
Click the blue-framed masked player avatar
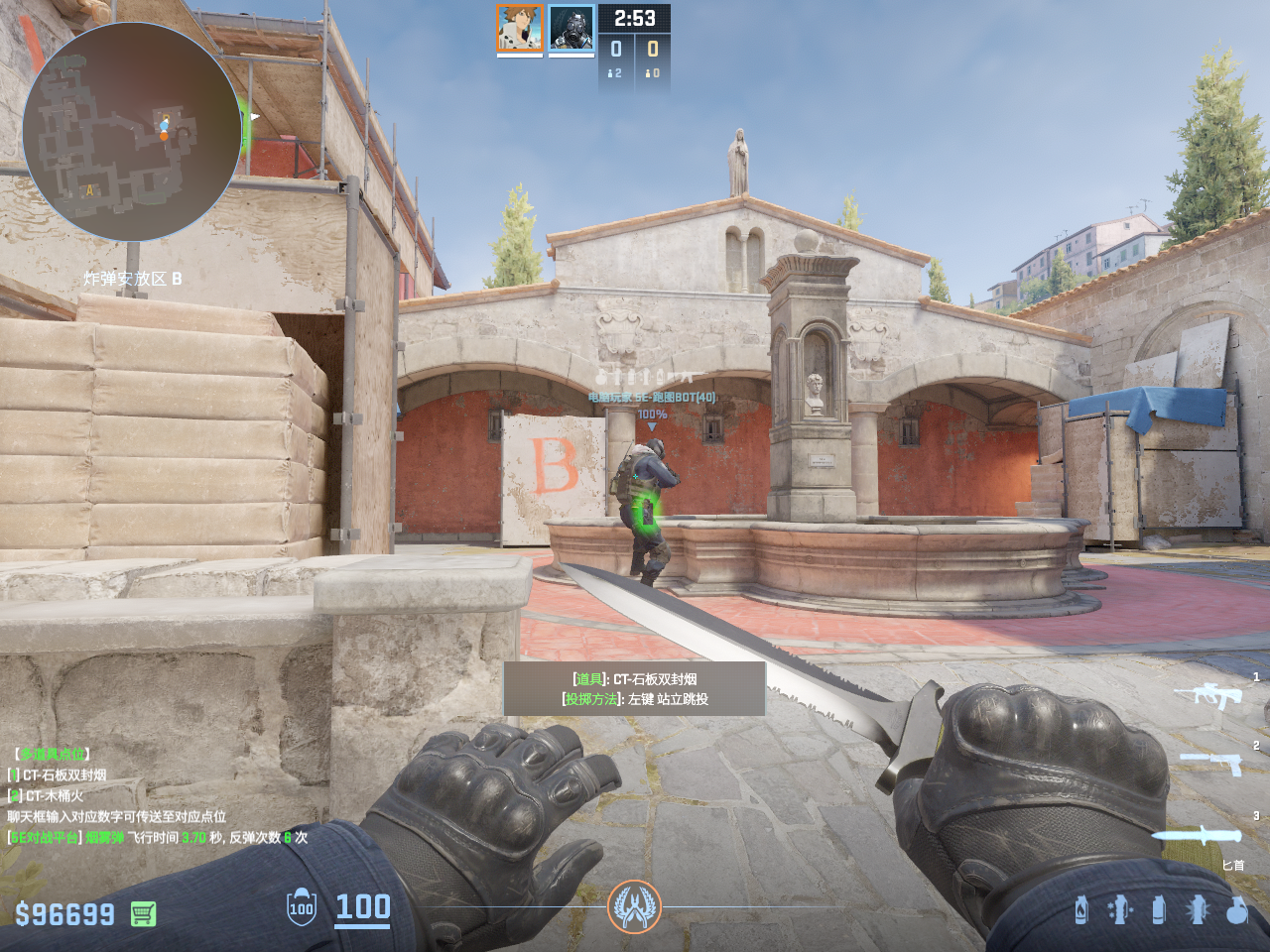click(x=571, y=28)
